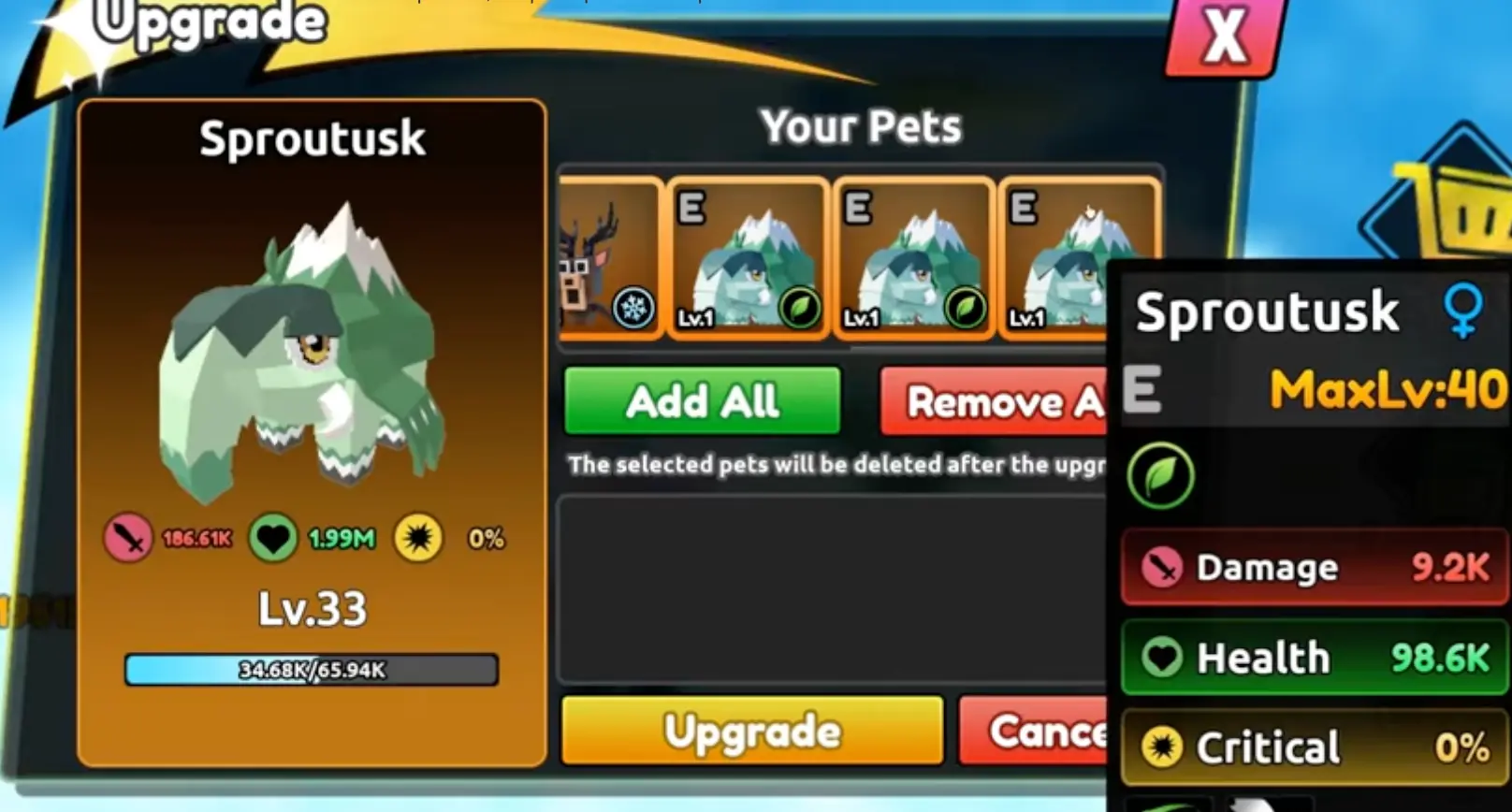
Task: Click the E rank badge on the second Sproutusk
Action: pyautogui.click(x=858, y=204)
